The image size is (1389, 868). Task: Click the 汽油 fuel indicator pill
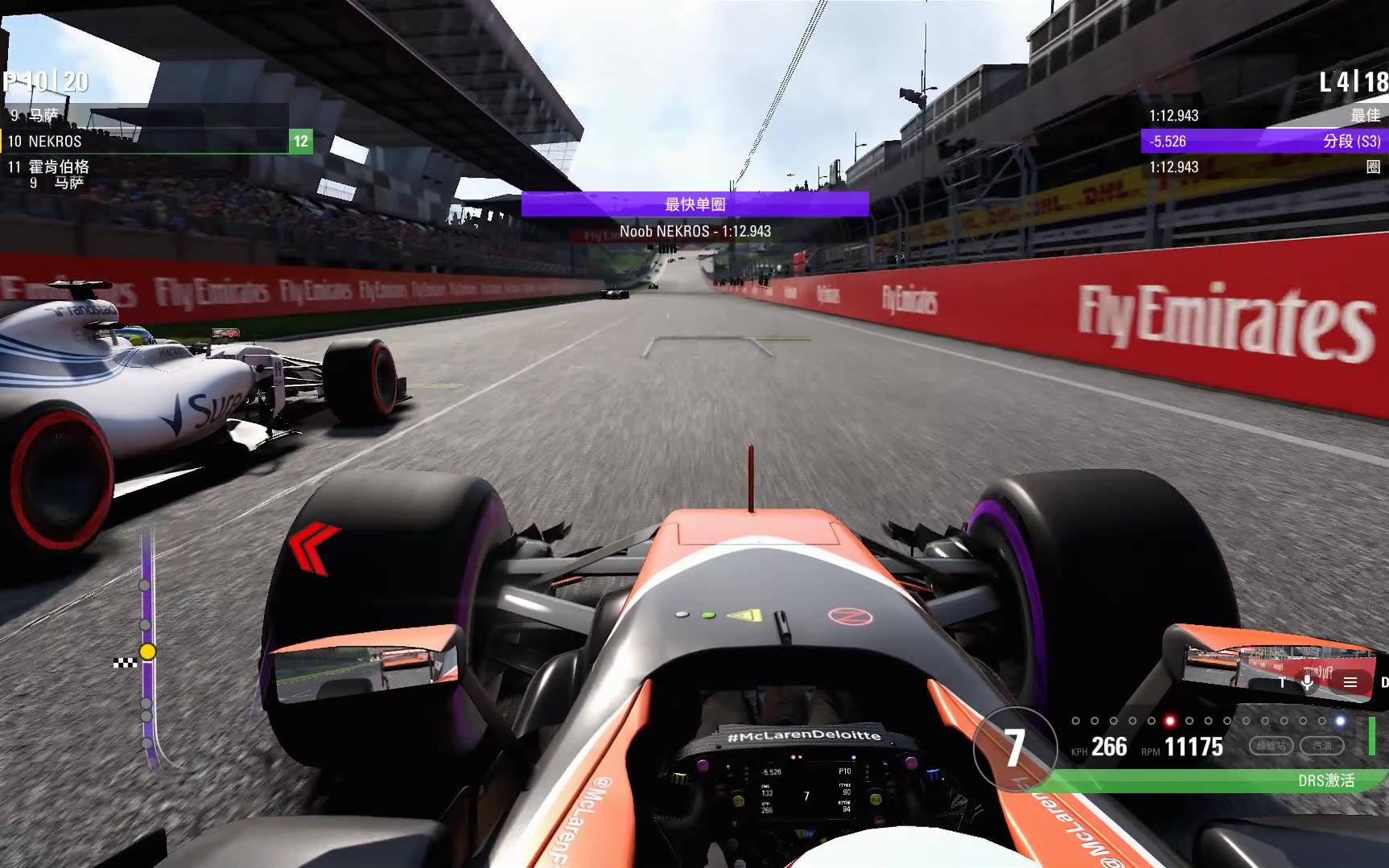tap(1322, 746)
